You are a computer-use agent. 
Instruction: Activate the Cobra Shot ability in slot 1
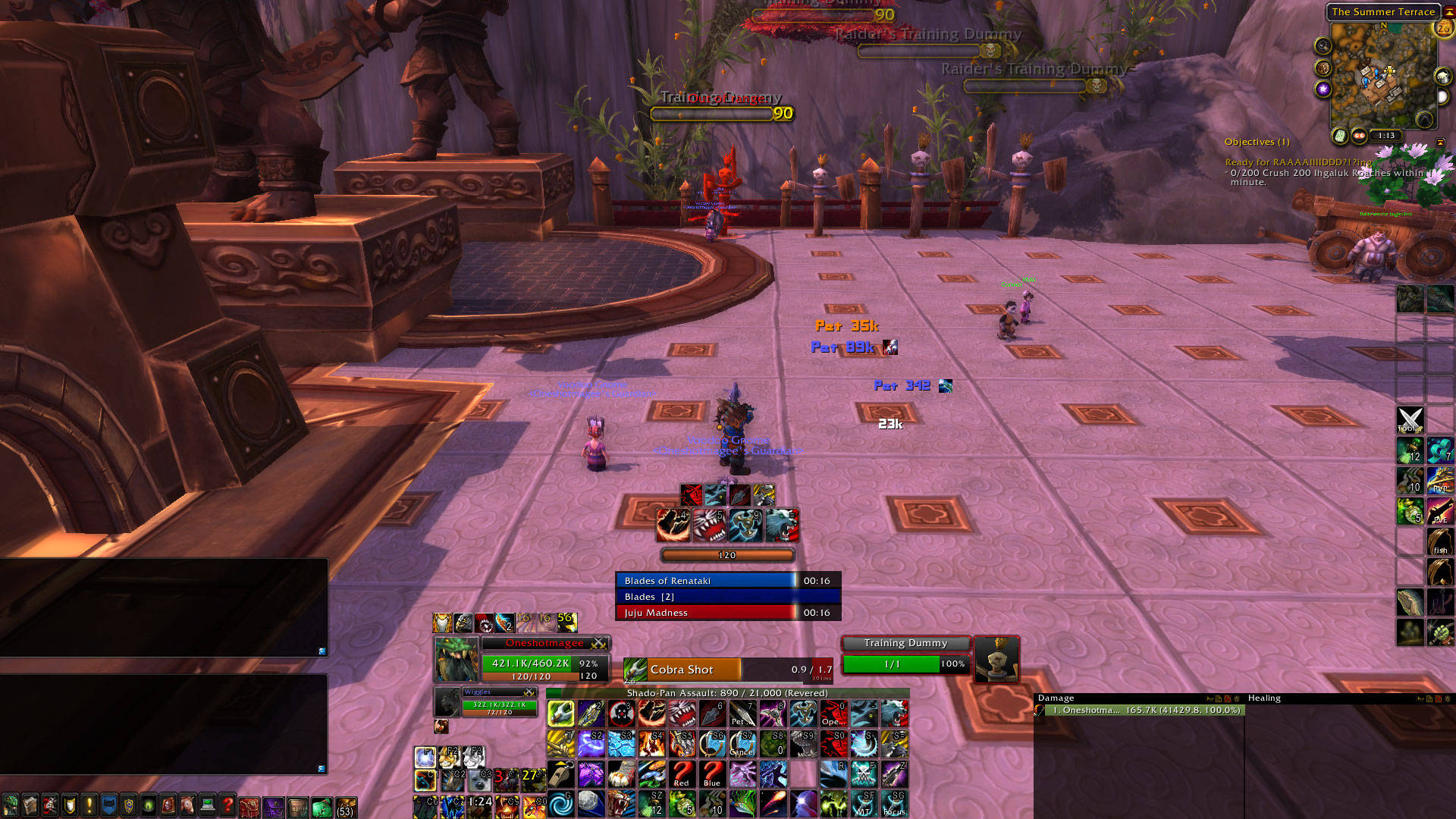(x=560, y=714)
